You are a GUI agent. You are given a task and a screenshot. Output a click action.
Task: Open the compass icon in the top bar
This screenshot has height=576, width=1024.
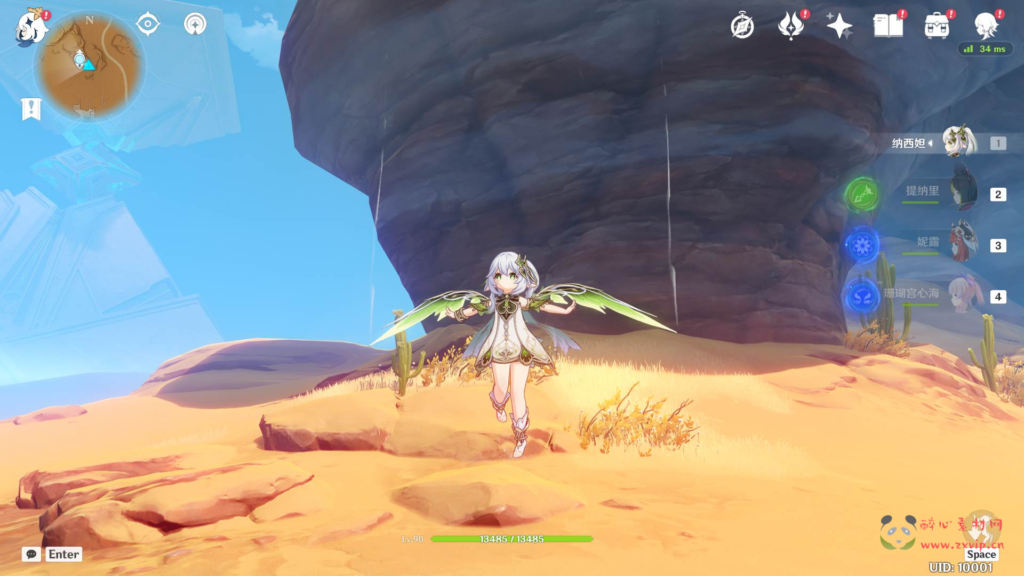(x=742, y=26)
